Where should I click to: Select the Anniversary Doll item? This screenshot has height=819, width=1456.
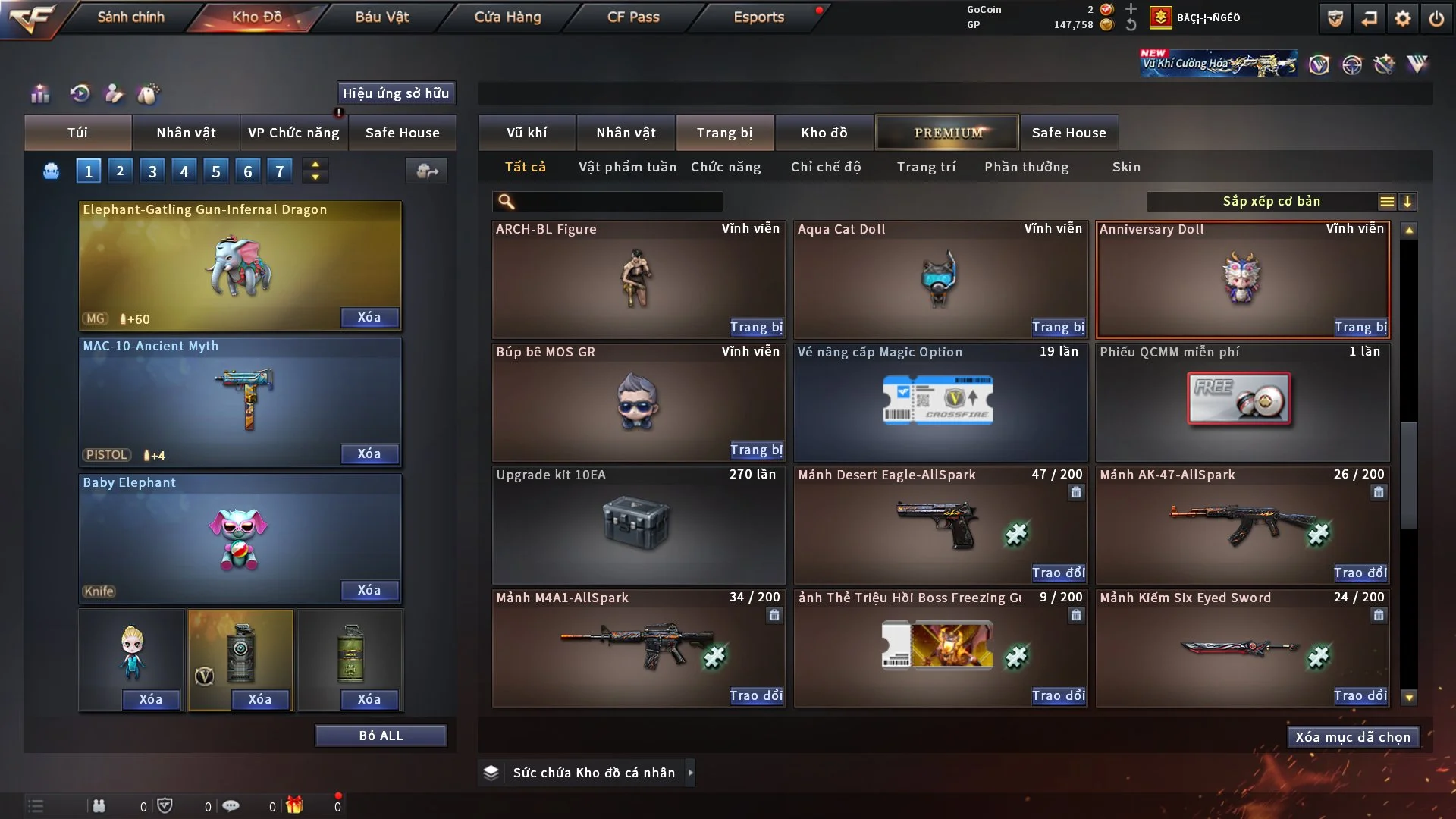pos(1242,278)
